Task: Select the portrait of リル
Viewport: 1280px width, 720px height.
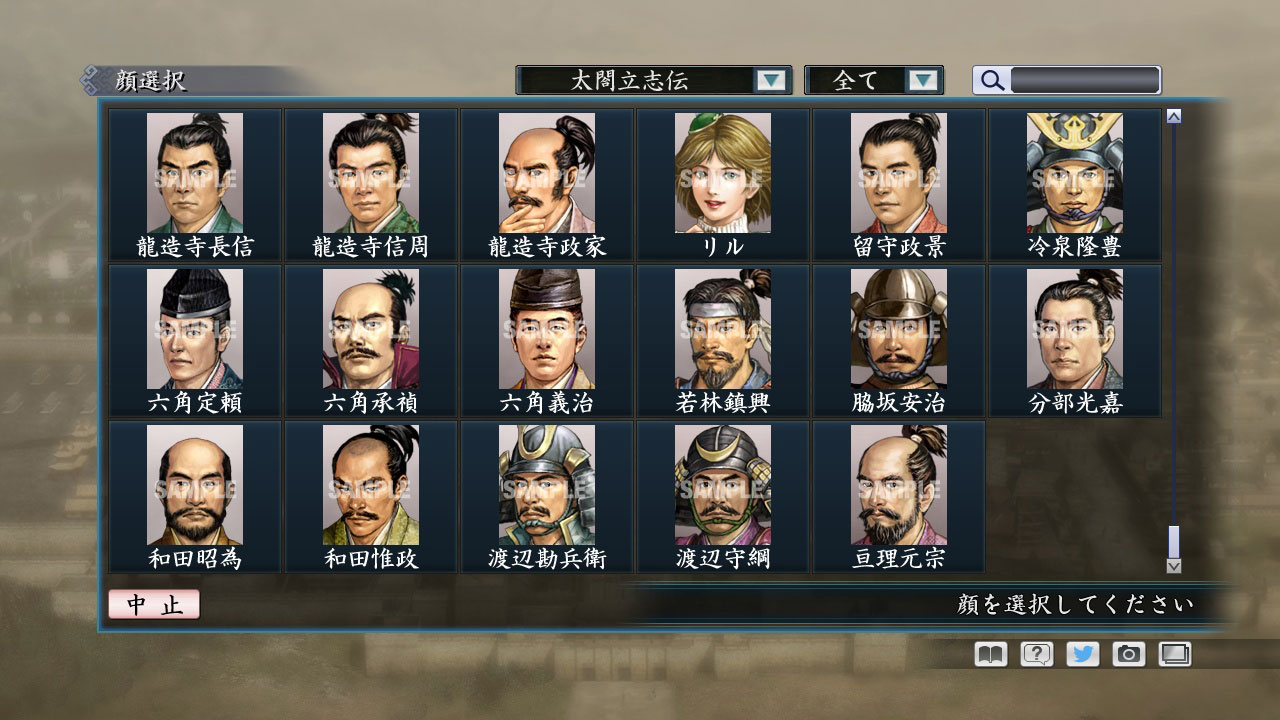Action: [x=722, y=175]
